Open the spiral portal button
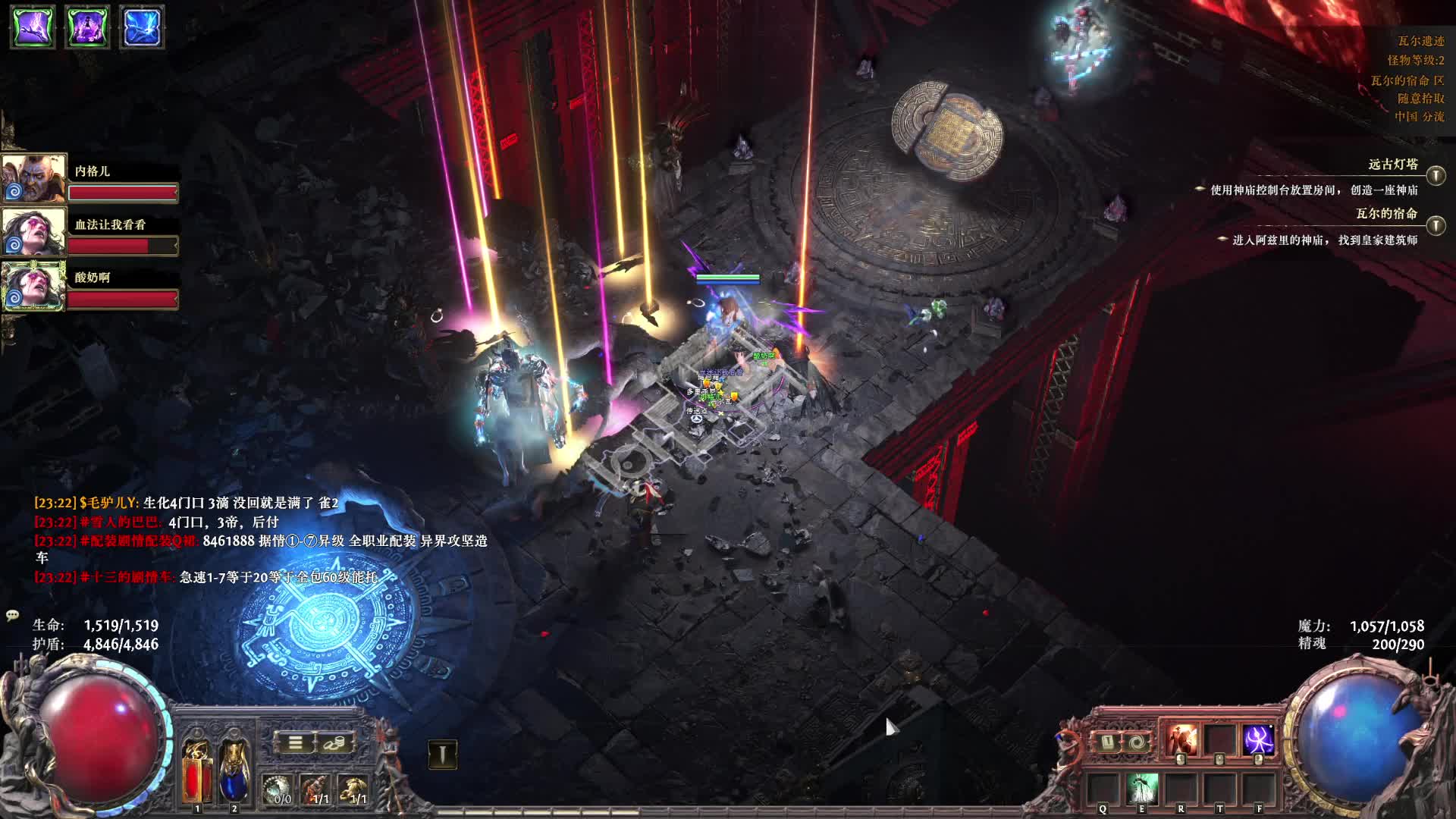 [x=1135, y=742]
